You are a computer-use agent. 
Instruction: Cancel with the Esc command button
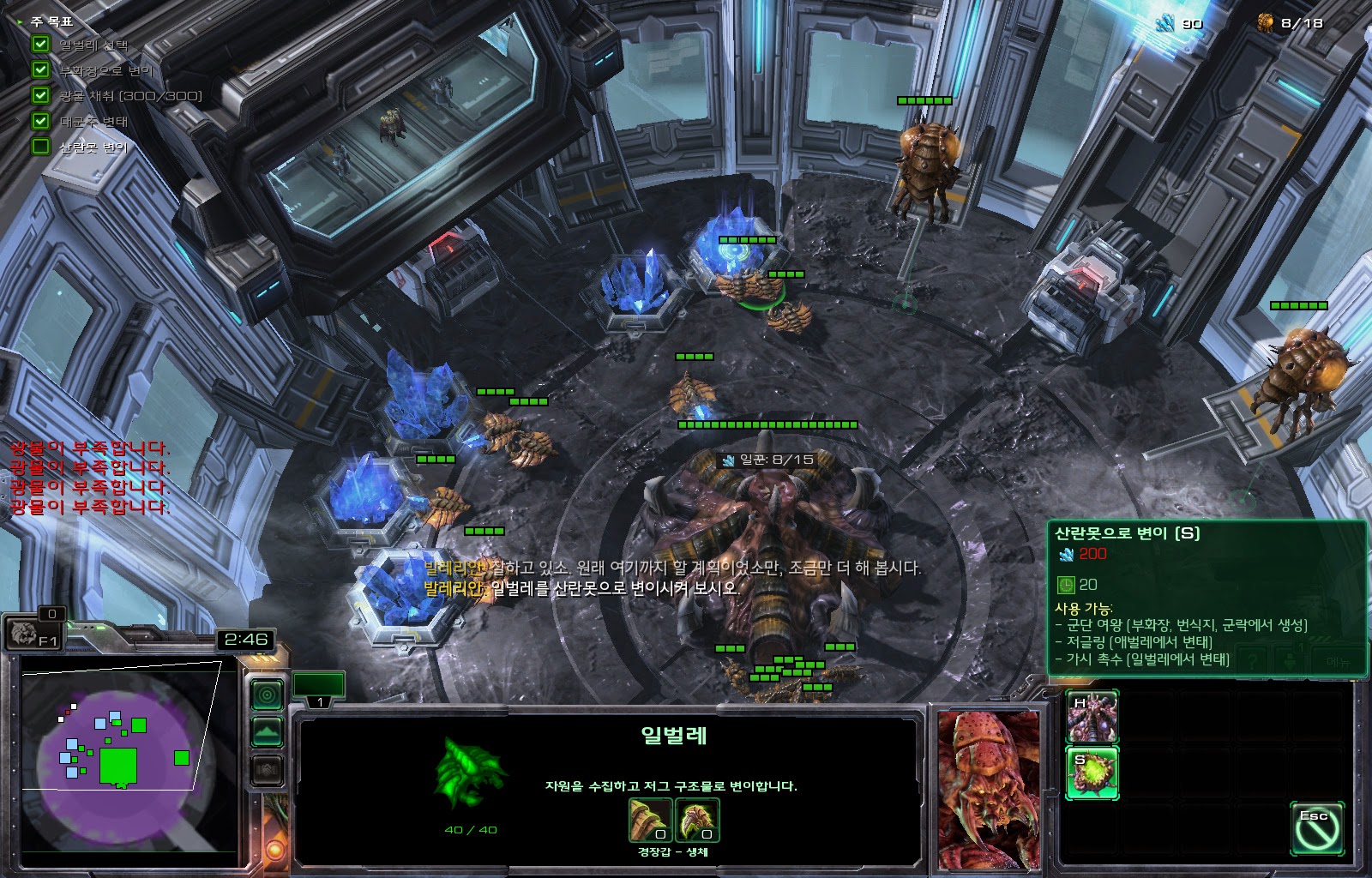coord(1315,828)
